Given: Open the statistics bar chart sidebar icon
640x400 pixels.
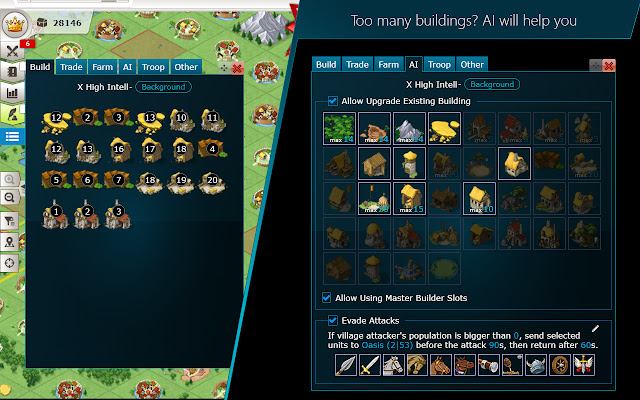Looking at the screenshot, I should [x=12, y=93].
